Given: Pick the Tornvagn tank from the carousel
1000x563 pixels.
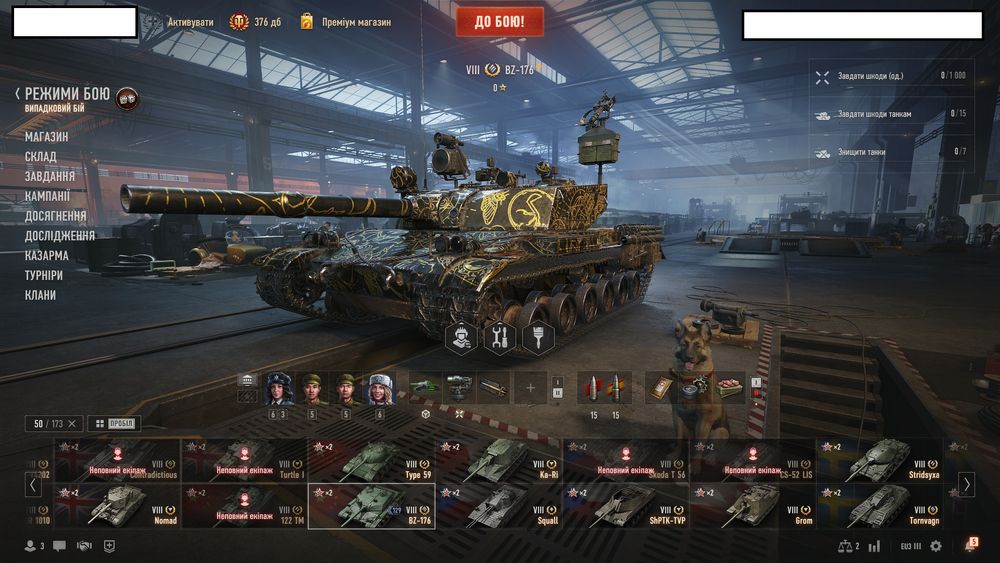Looking at the screenshot, I should tap(880, 505).
